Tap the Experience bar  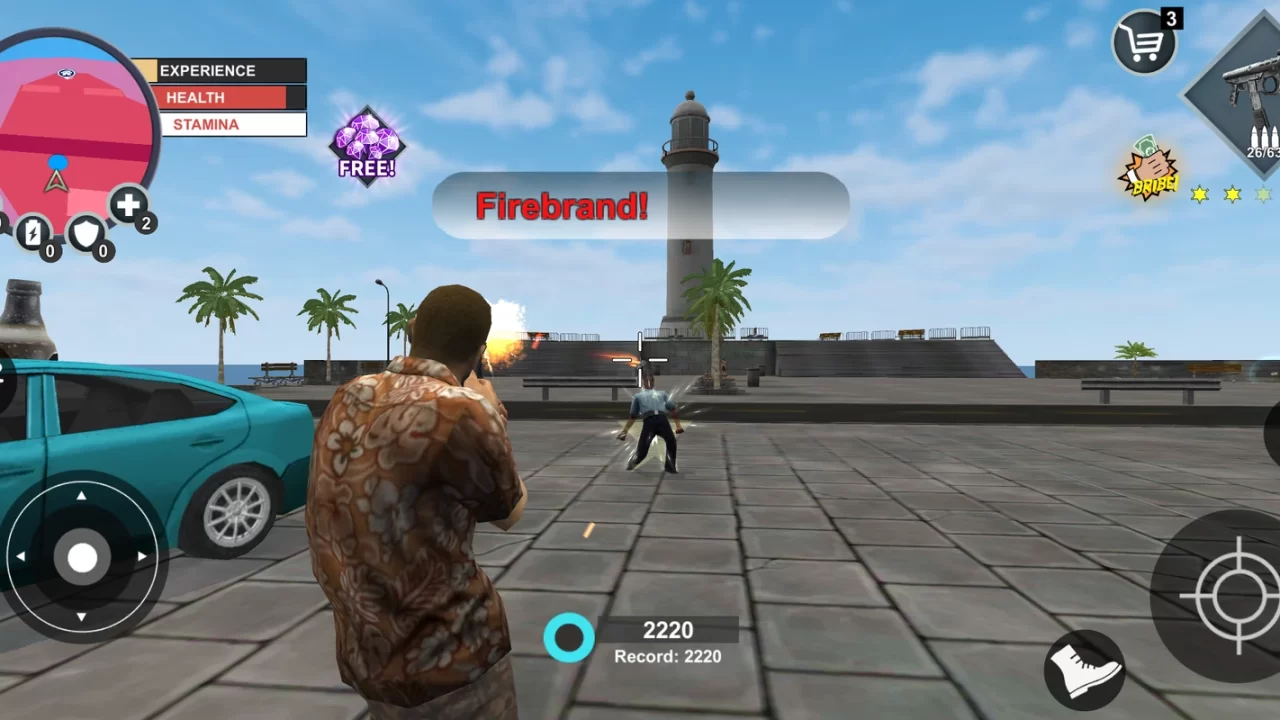225,70
